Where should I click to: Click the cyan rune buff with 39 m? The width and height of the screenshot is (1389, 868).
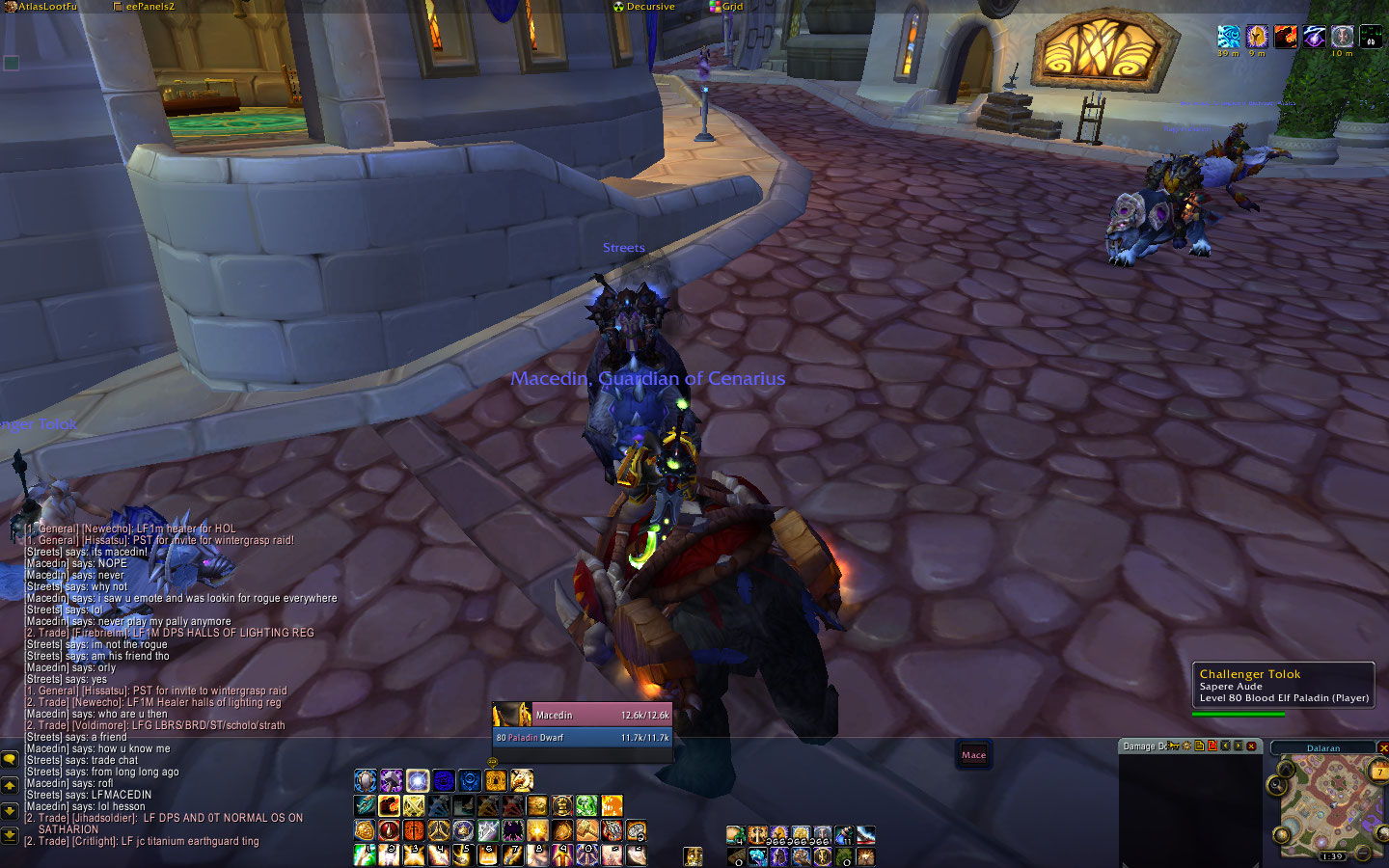pyautogui.click(x=1228, y=37)
